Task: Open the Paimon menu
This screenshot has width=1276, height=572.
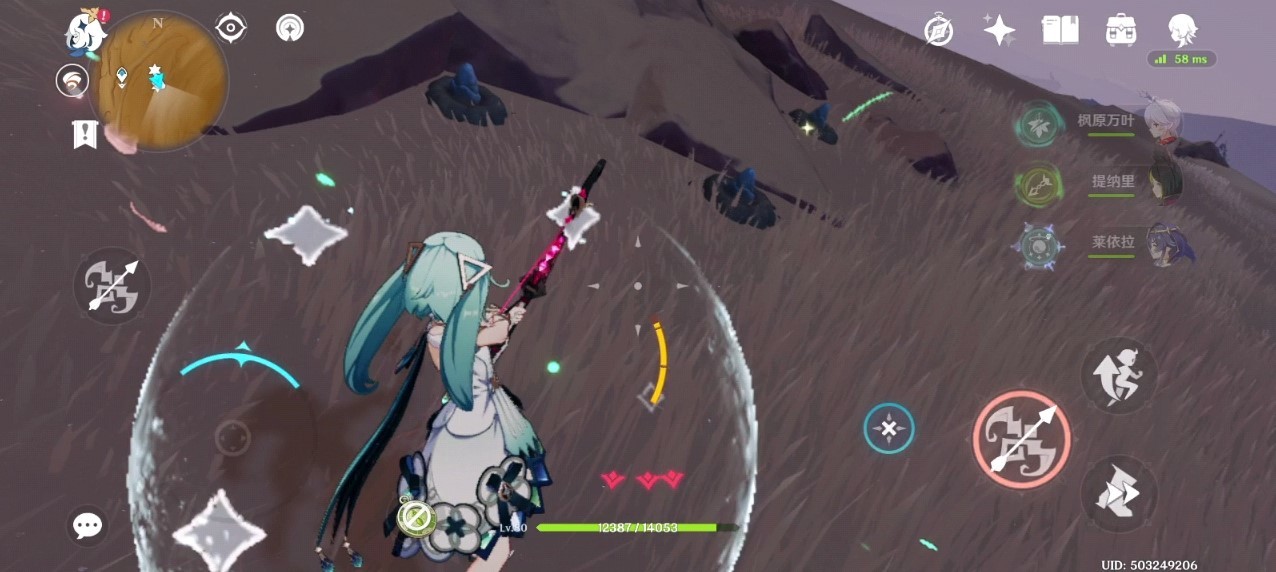Action: pos(87,32)
